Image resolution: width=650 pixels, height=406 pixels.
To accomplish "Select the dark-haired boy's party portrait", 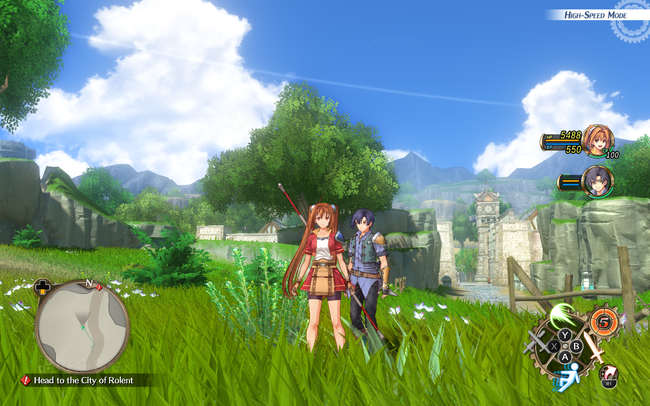I will [x=598, y=181].
